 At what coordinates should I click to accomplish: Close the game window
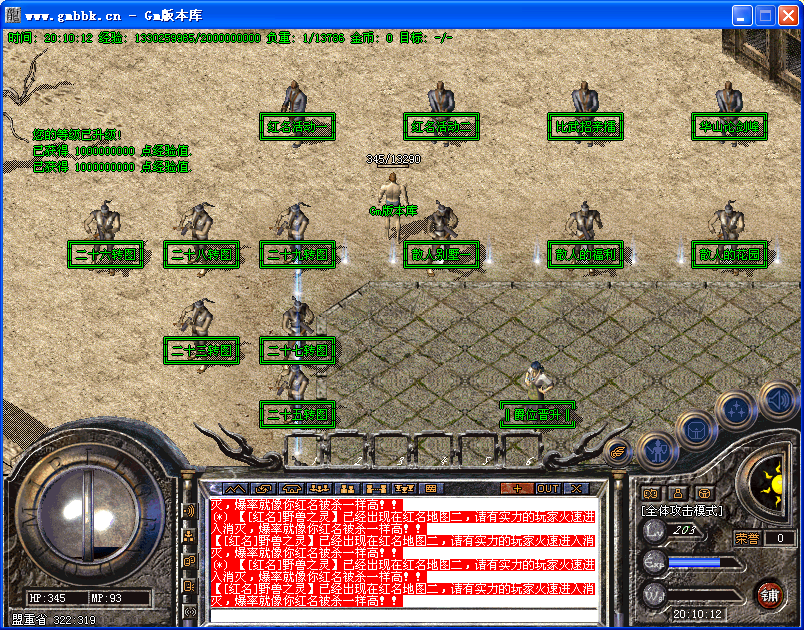click(x=787, y=16)
